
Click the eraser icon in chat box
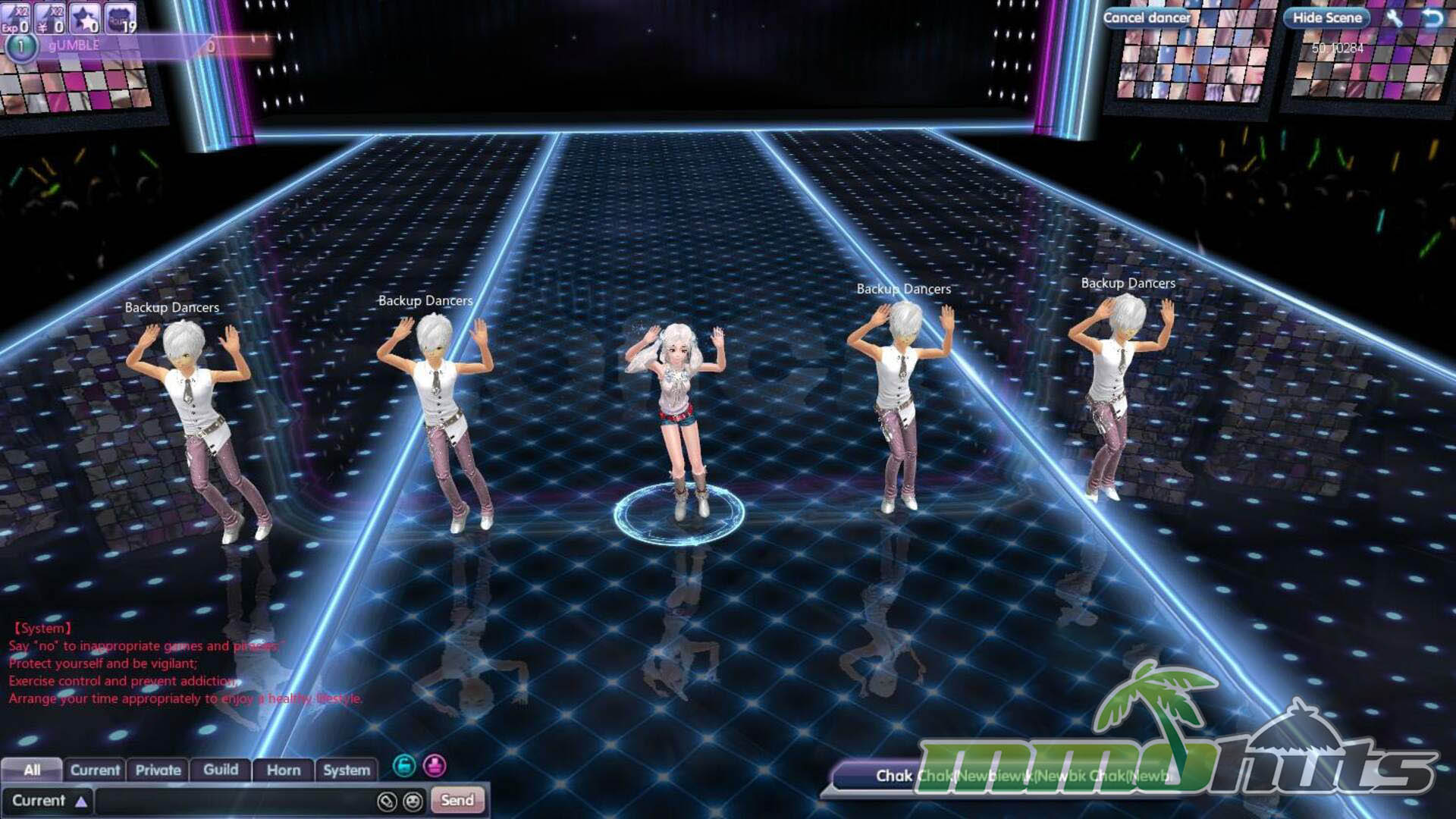[387, 801]
